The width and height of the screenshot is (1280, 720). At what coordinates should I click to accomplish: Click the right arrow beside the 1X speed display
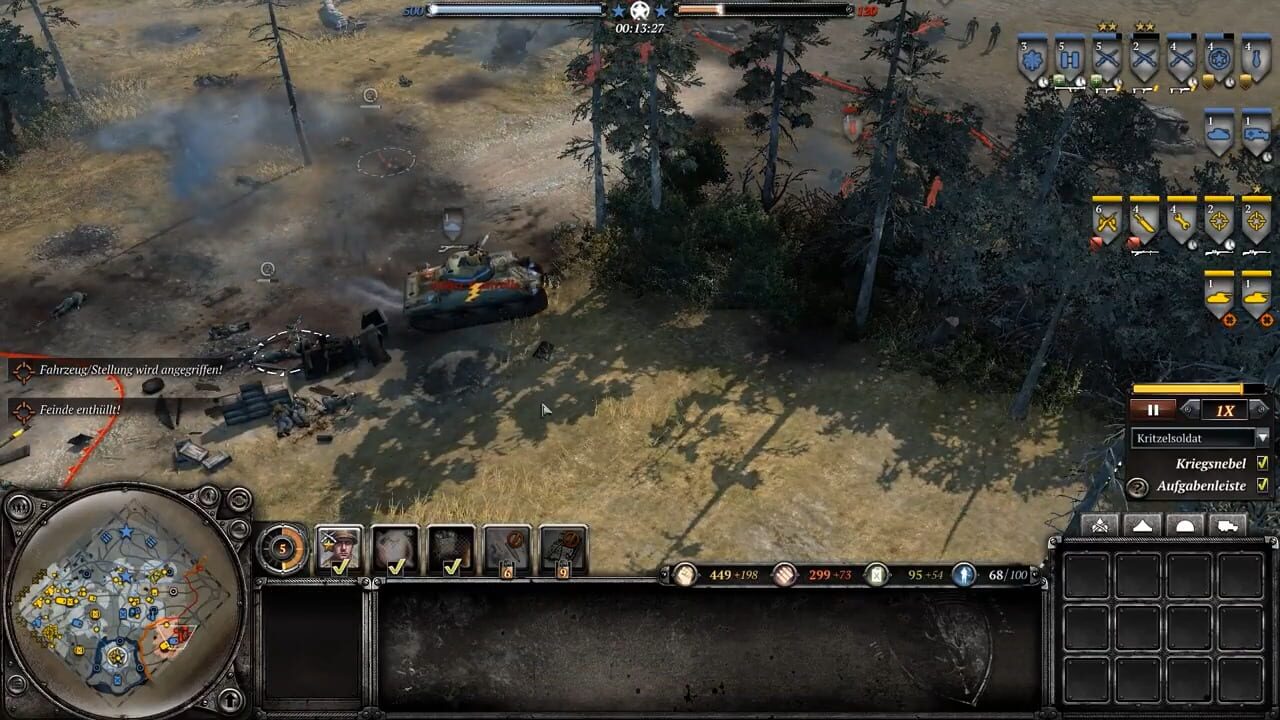(1262, 408)
